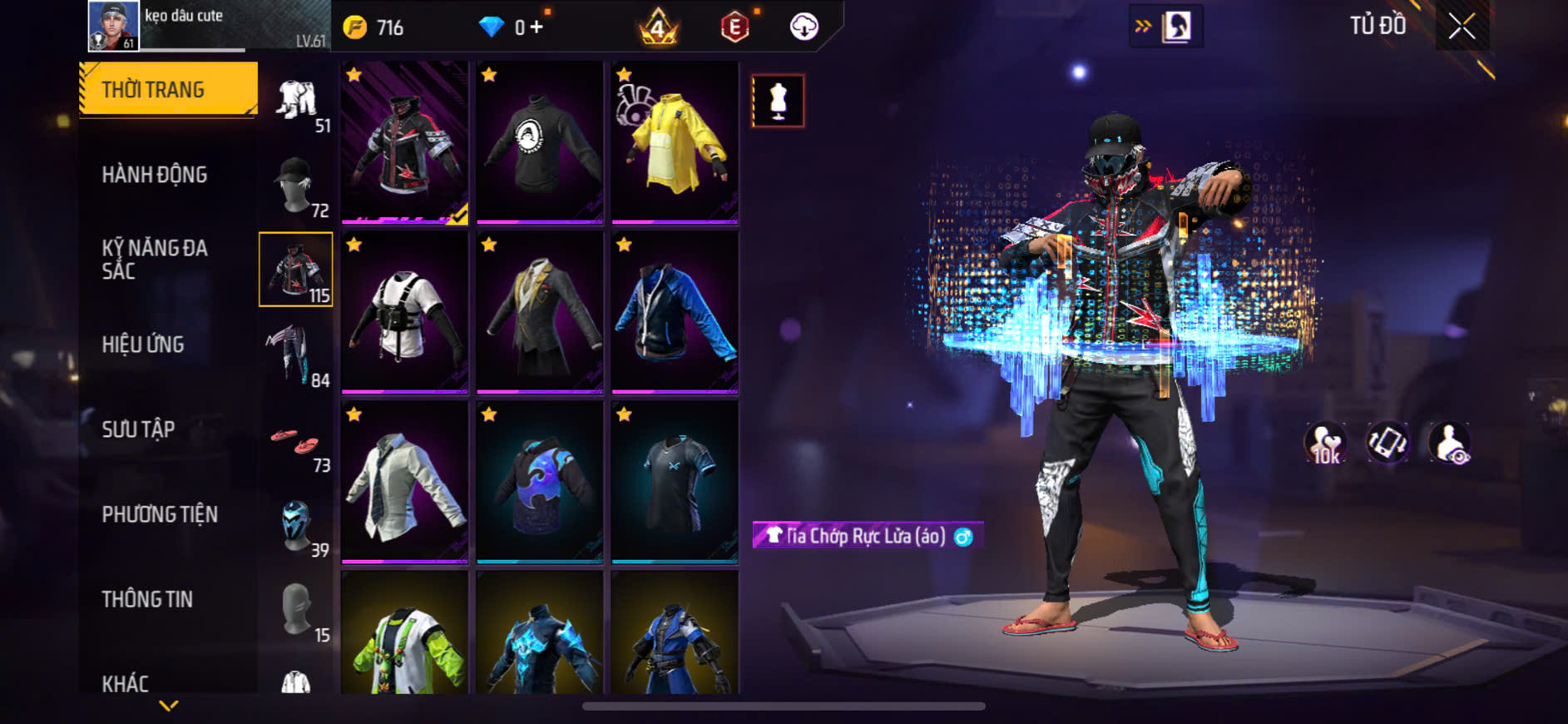Screen dimensions: 1568x724
Task: Close the wardrobe screen
Action: (1462, 27)
